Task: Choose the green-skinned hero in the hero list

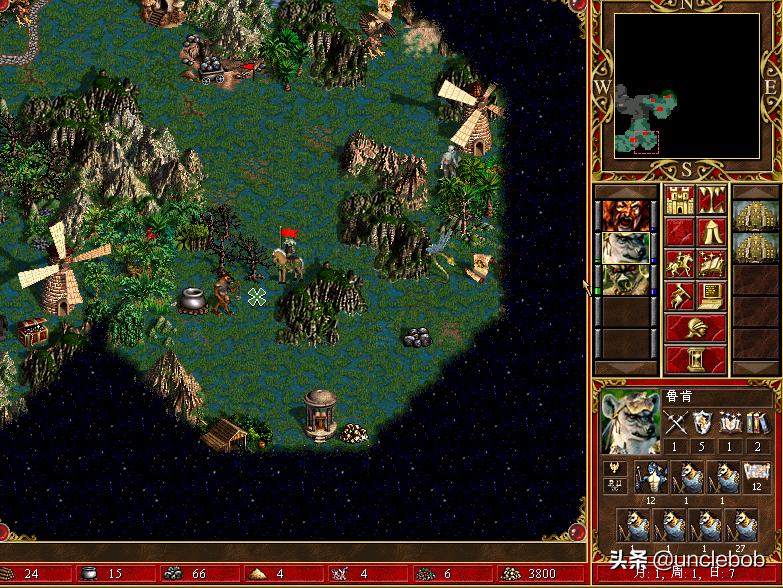Action: pos(625,279)
